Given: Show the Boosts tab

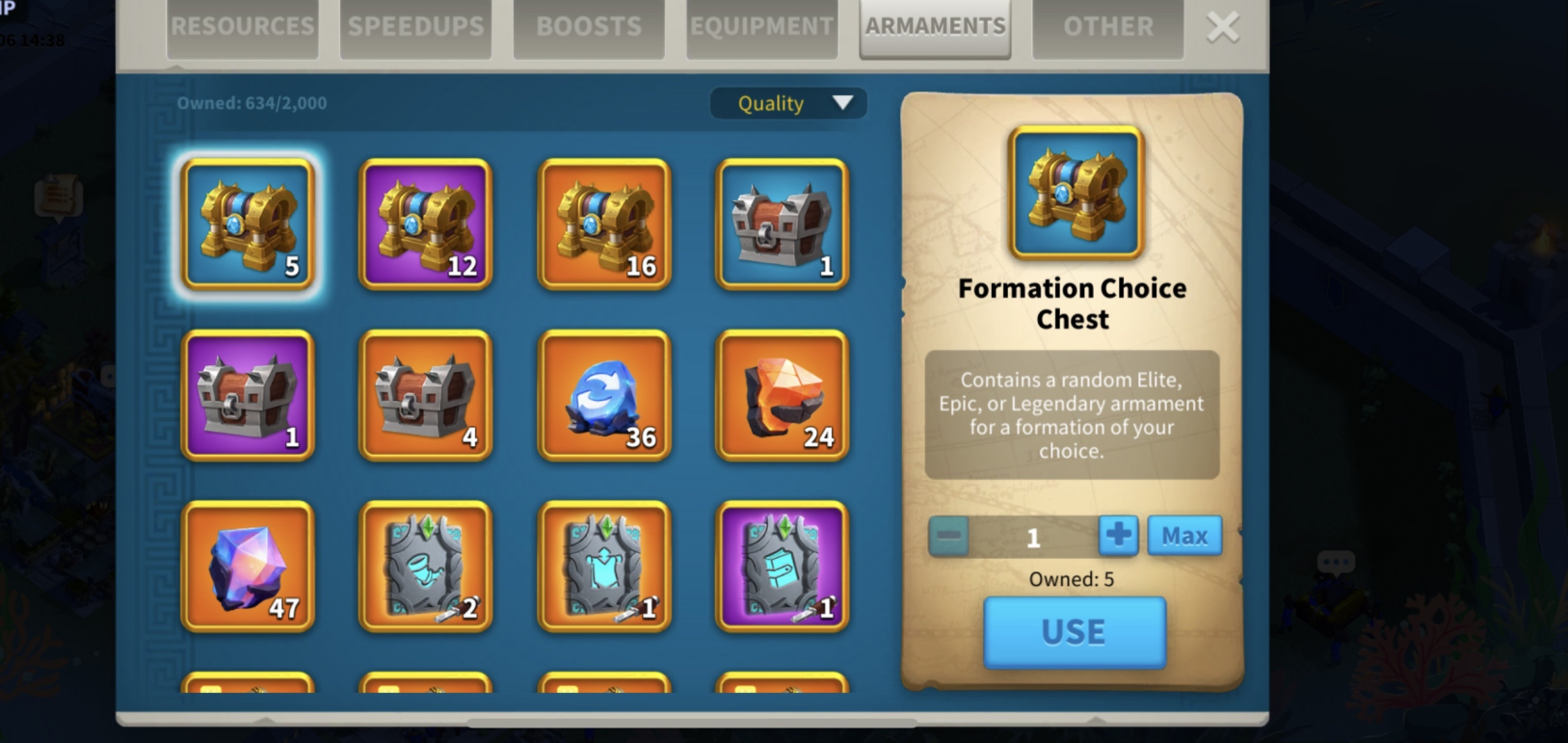Looking at the screenshot, I should [x=589, y=27].
